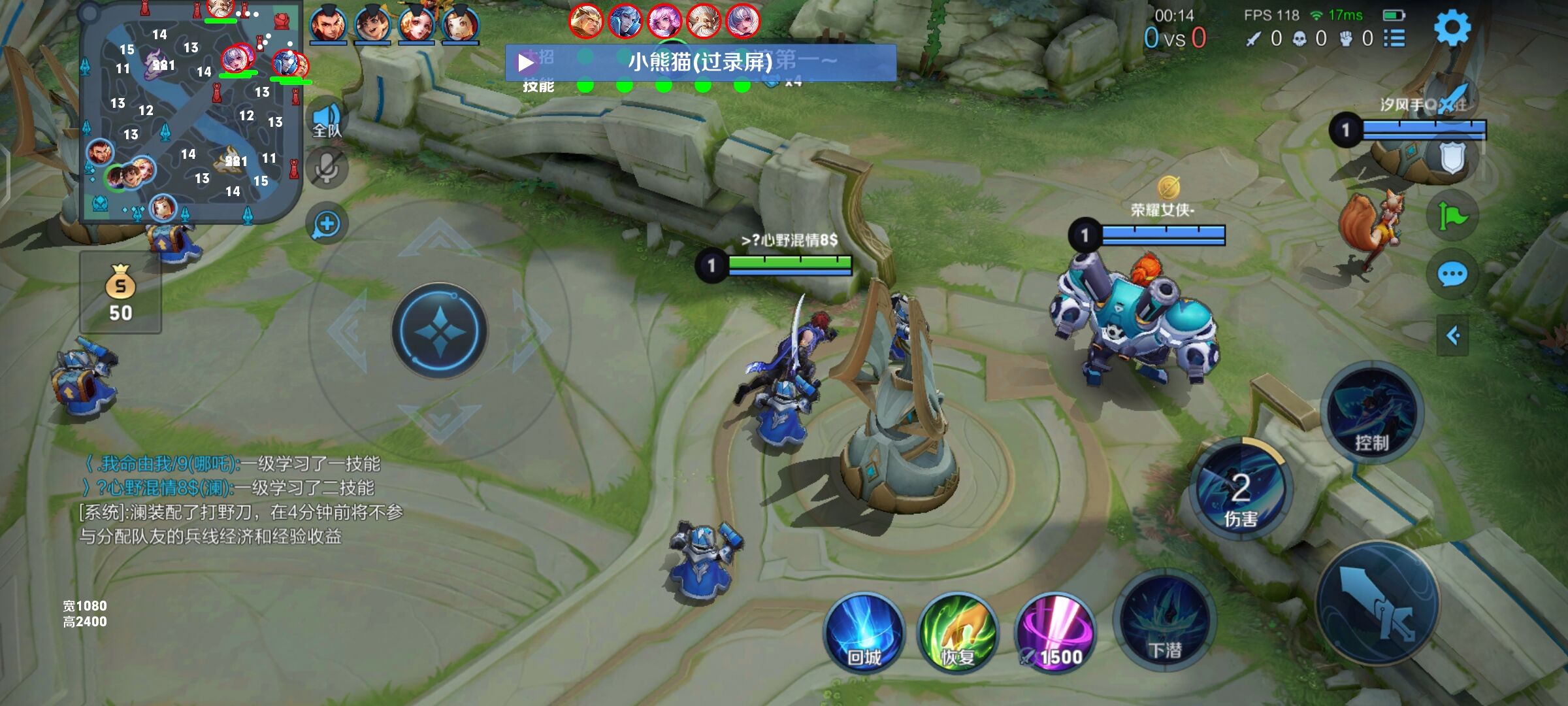Hit the sword basic attack button

[x=1377, y=603]
